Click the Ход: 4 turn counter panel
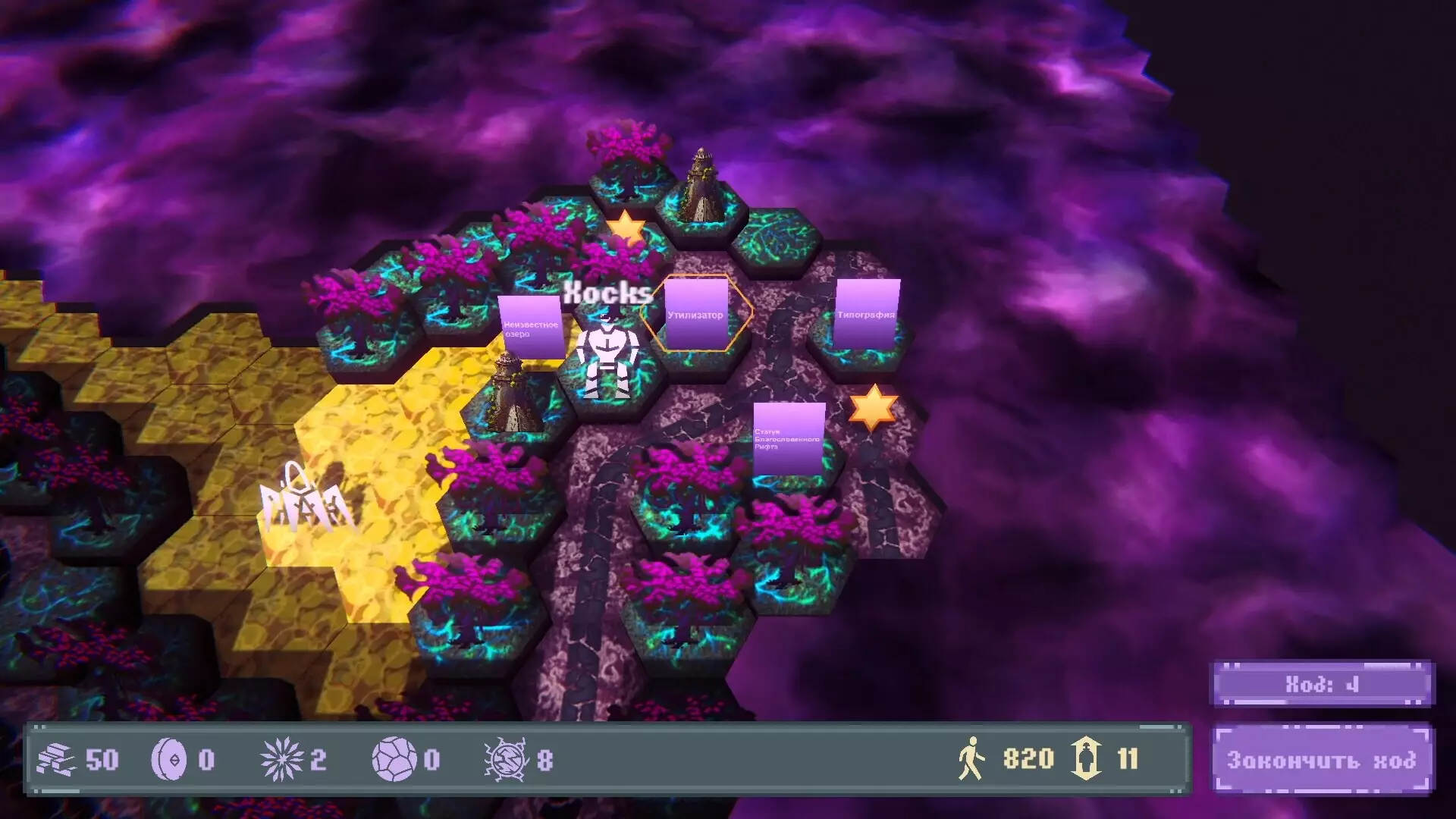 [1319, 683]
